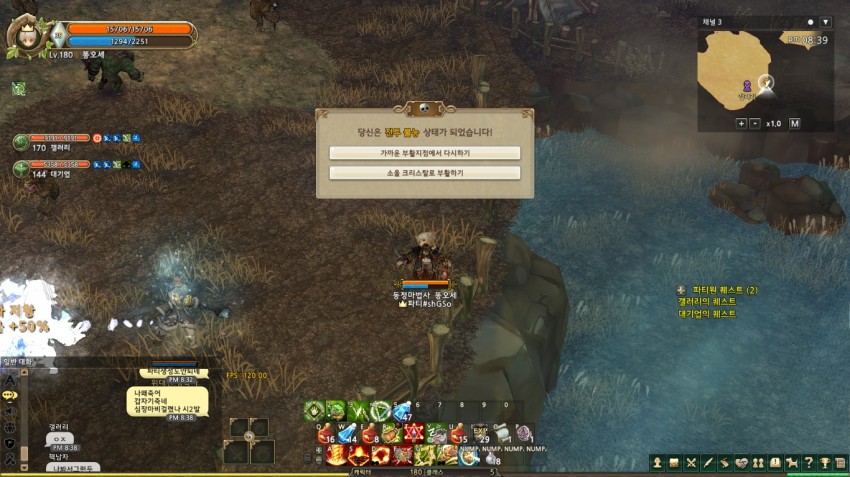Open the question mark help menu
Screen dimensions: 850x477
pos(808,462)
